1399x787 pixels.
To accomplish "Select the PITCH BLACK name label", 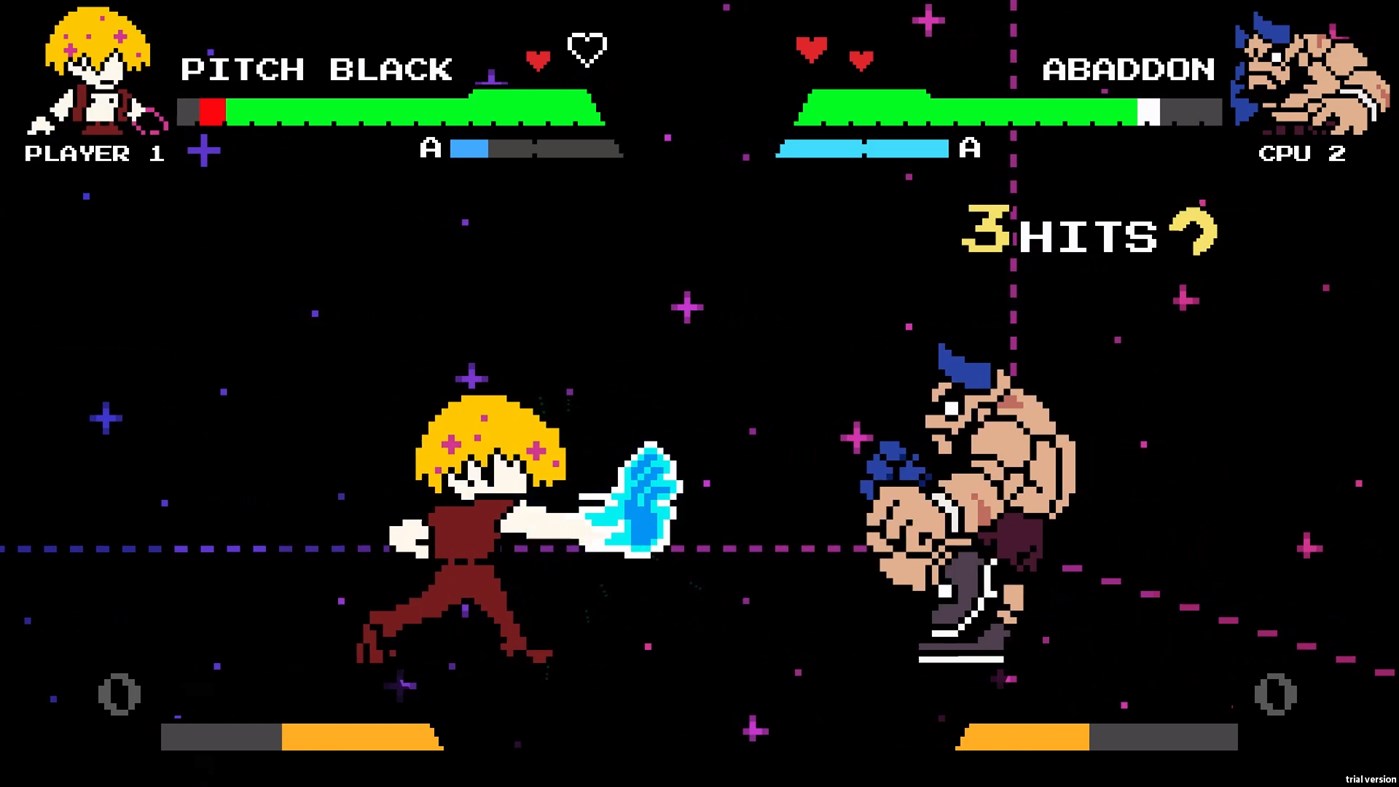I will [316, 70].
